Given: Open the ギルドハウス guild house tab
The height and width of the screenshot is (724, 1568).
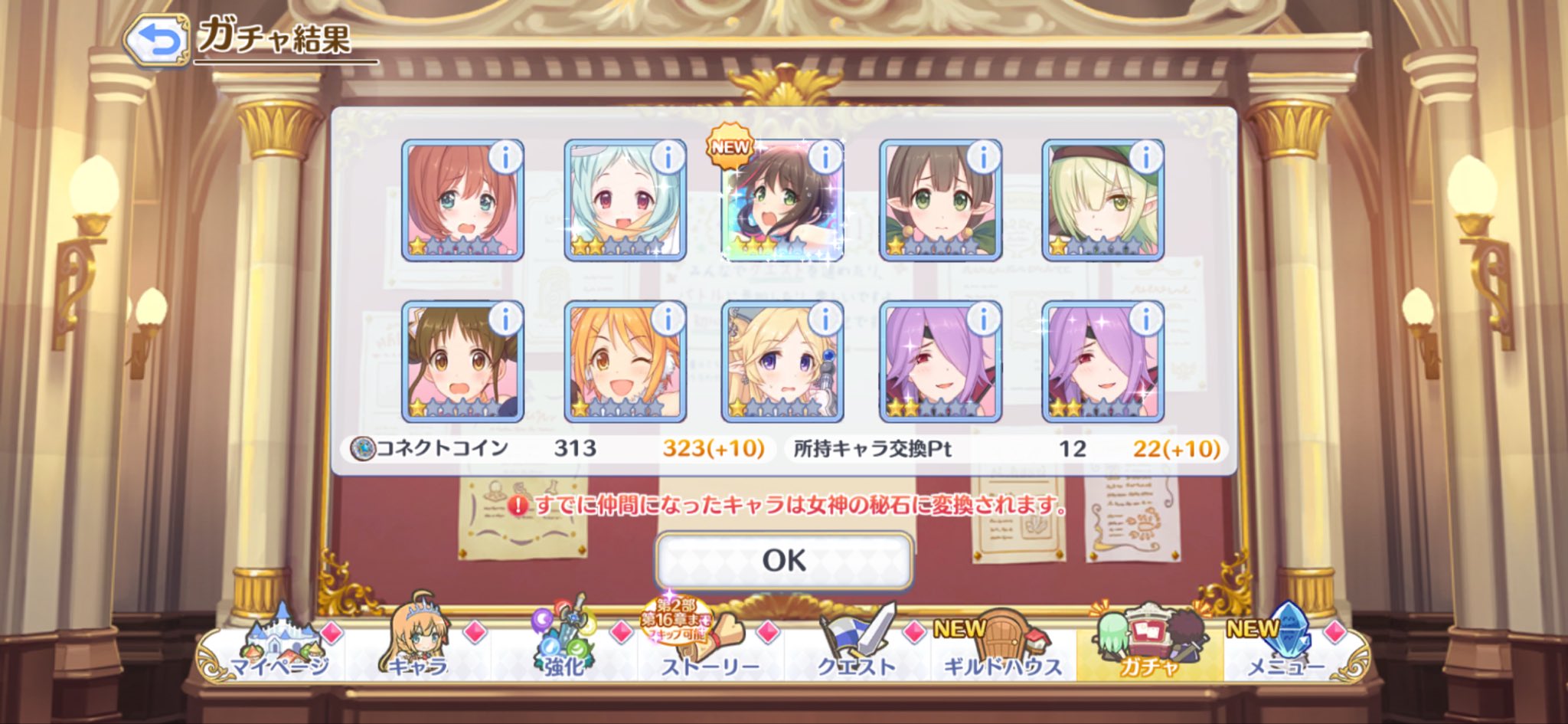Looking at the screenshot, I should coord(1002,651).
